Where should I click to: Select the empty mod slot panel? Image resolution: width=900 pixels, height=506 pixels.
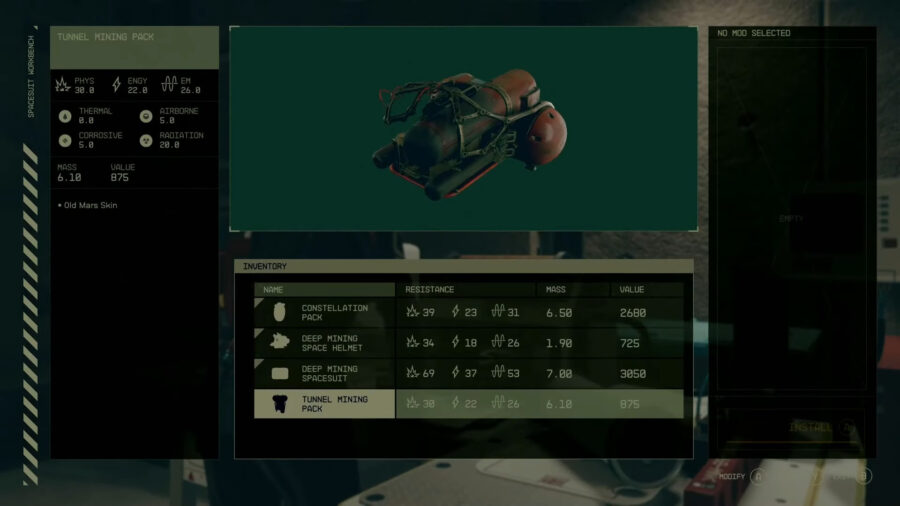791,218
